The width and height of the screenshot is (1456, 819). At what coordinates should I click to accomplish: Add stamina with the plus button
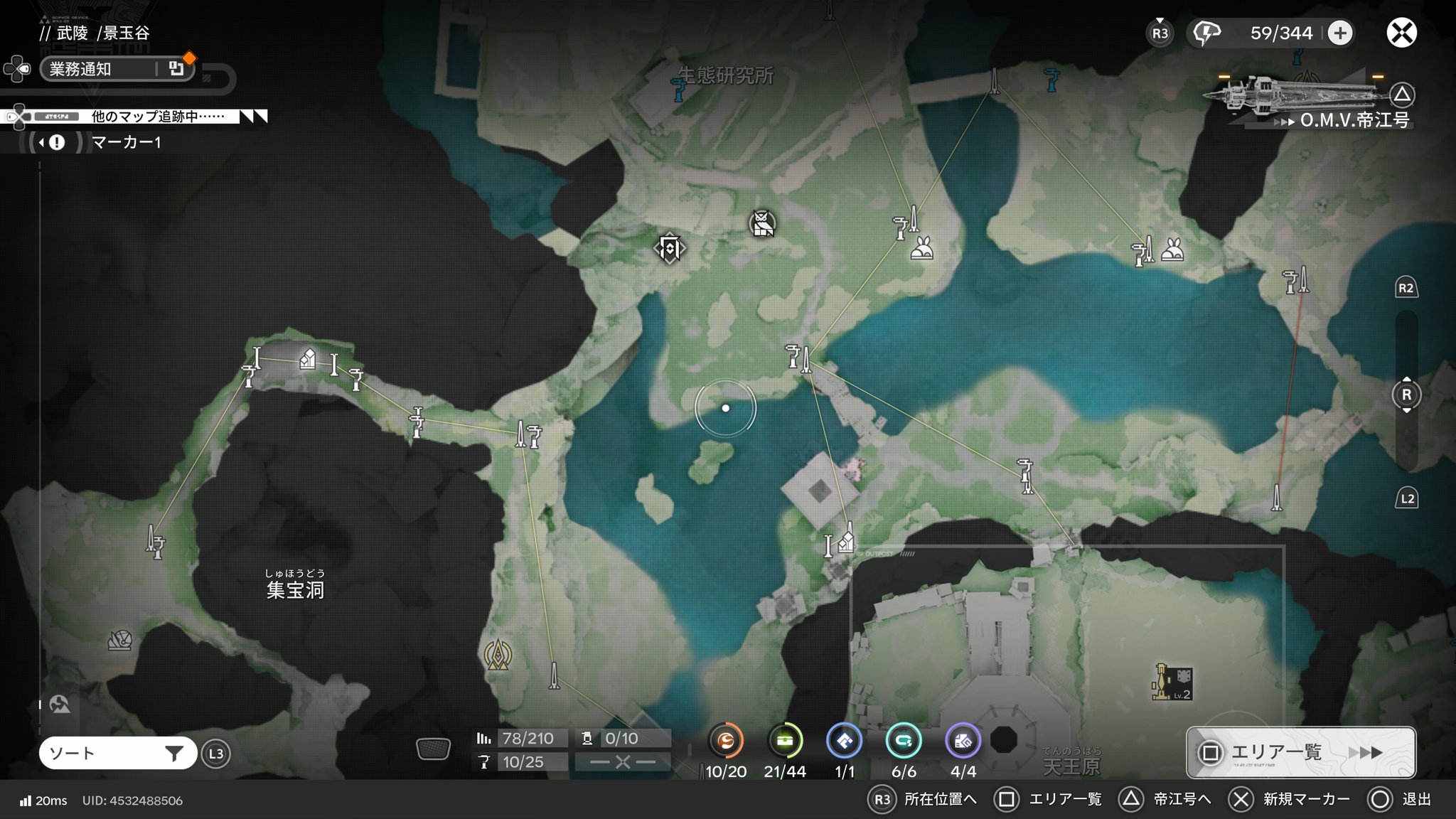pyautogui.click(x=1339, y=33)
